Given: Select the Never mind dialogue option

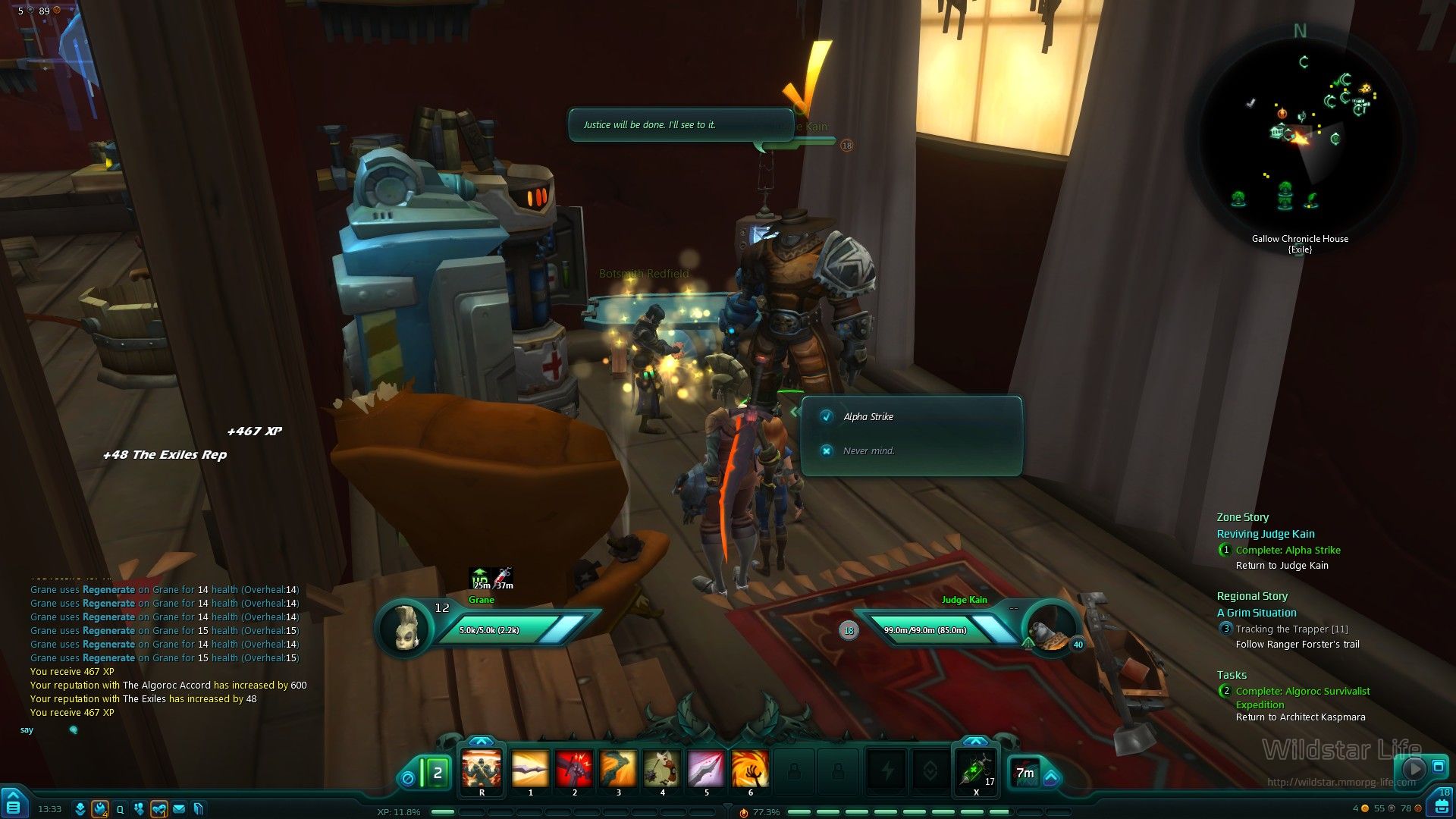Looking at the screenshot, I should click(x=868, y=450).
